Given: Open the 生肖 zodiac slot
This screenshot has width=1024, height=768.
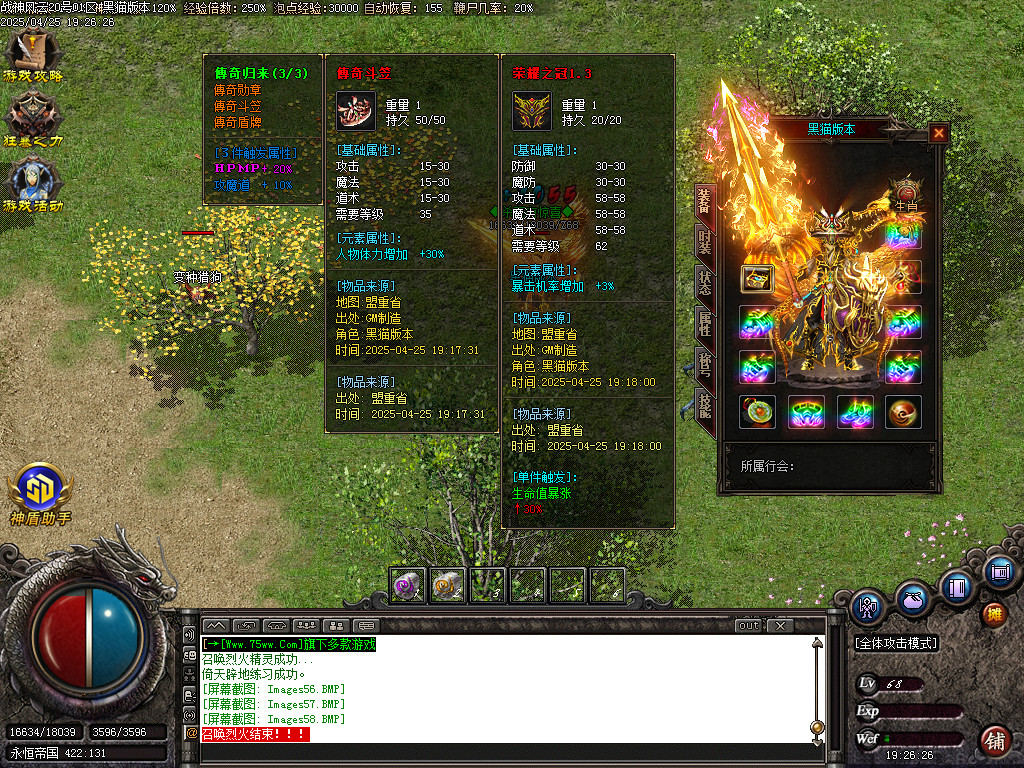Looking at the screenshot, I should pyautogui.click(x=905, y=192).
